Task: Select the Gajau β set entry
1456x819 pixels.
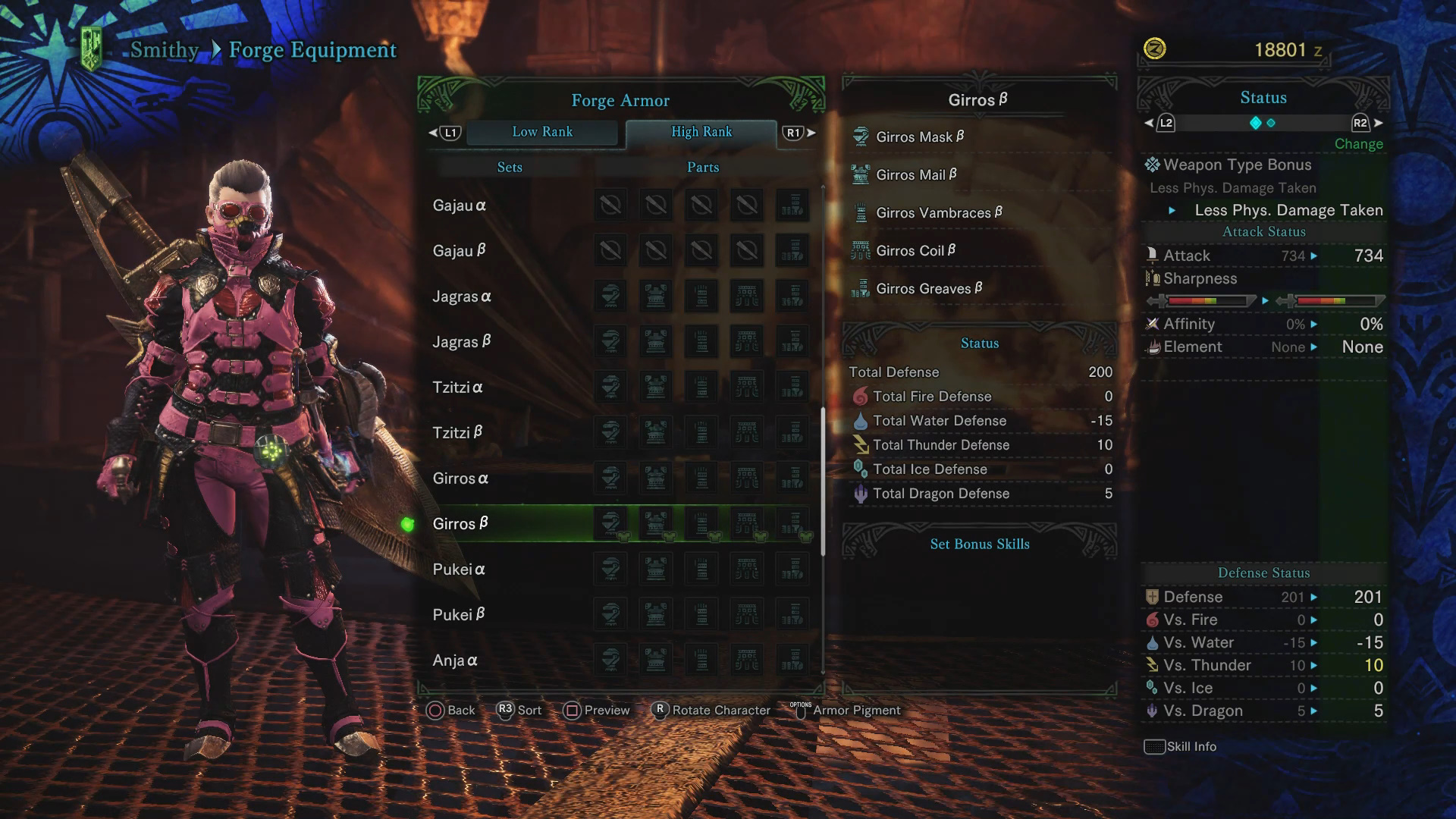Action: (459, 250)
